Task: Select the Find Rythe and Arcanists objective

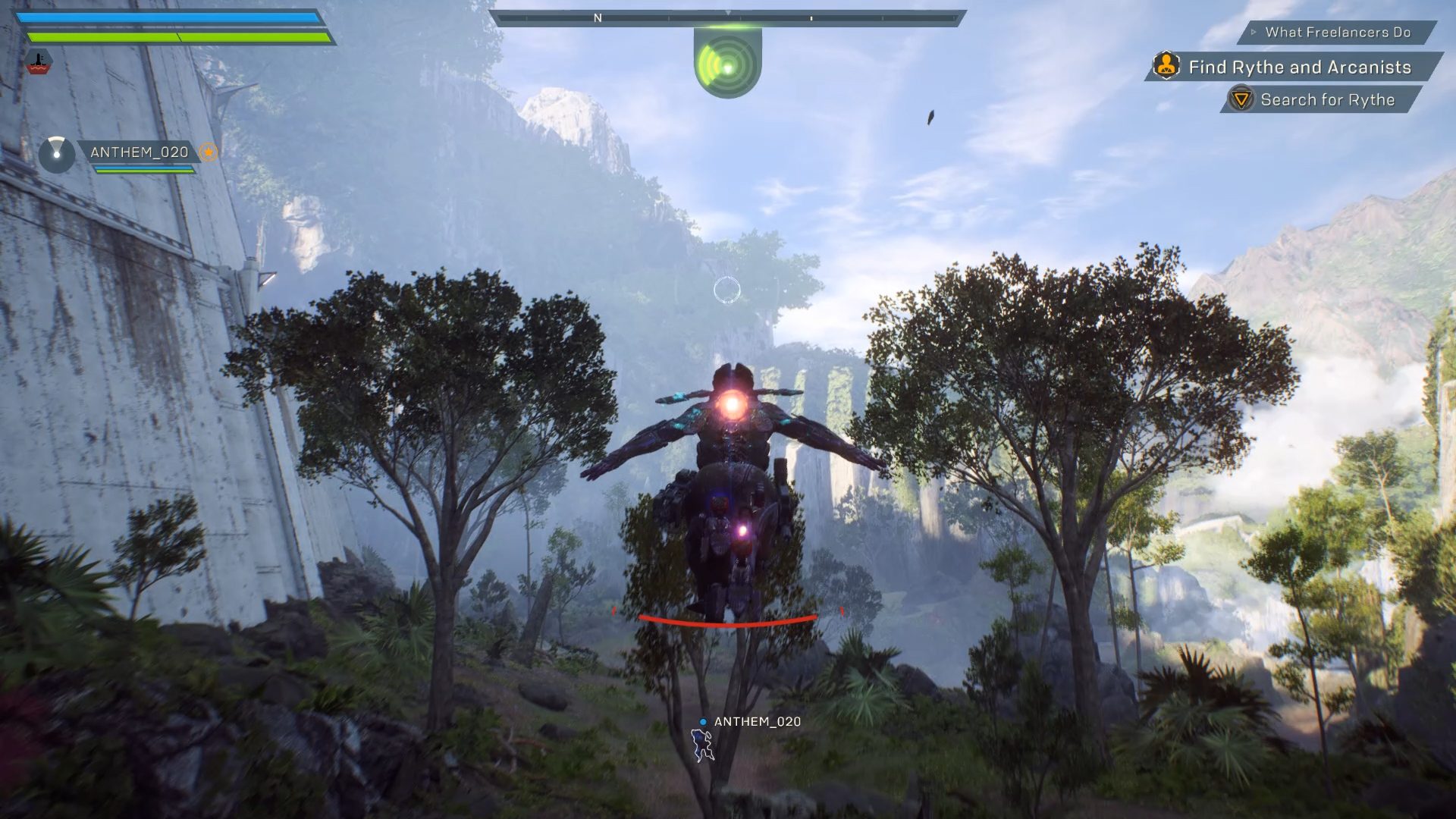Action: [x=1299, y=67]
